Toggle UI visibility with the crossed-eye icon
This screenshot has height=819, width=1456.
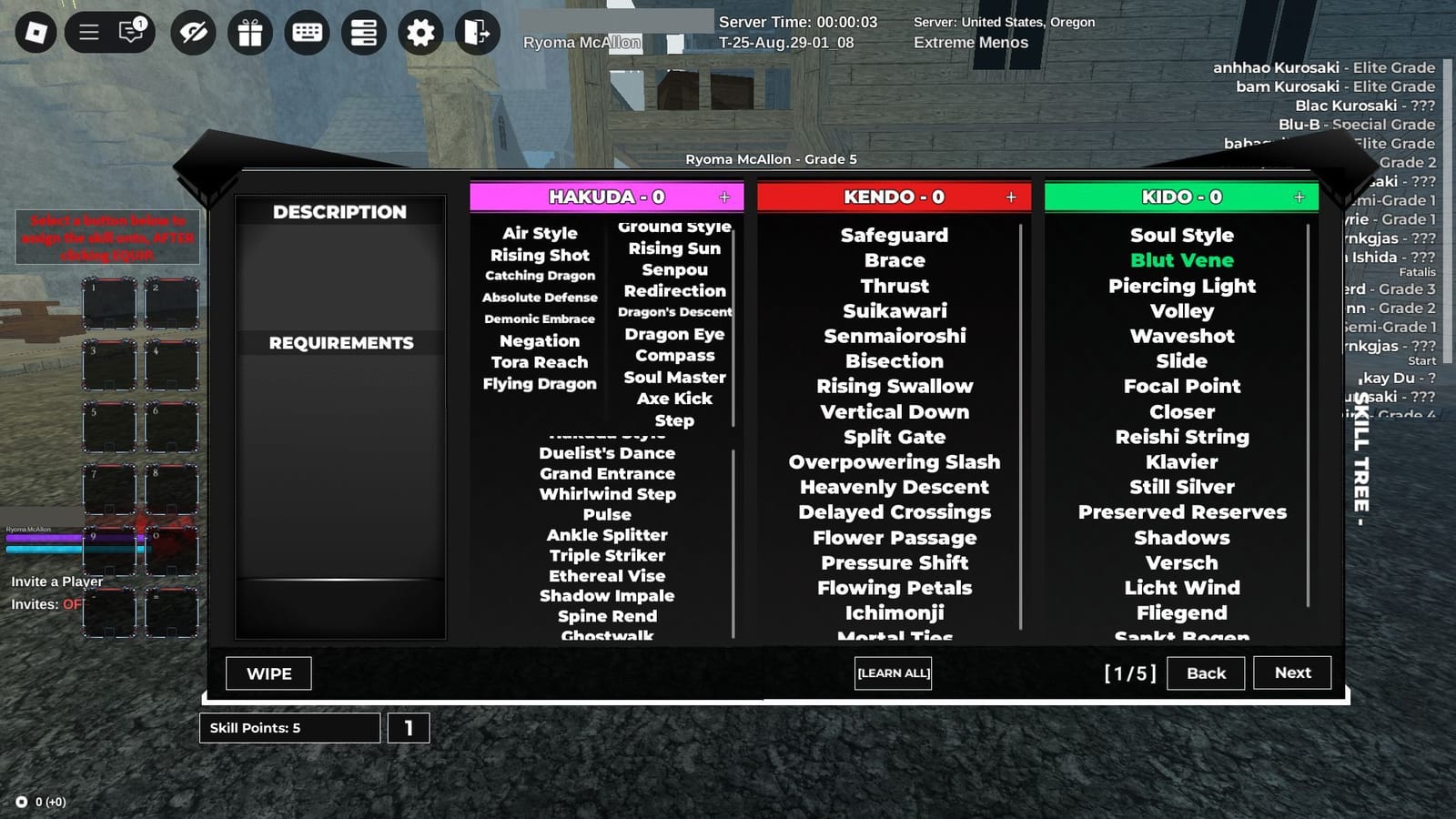(192, 32)
